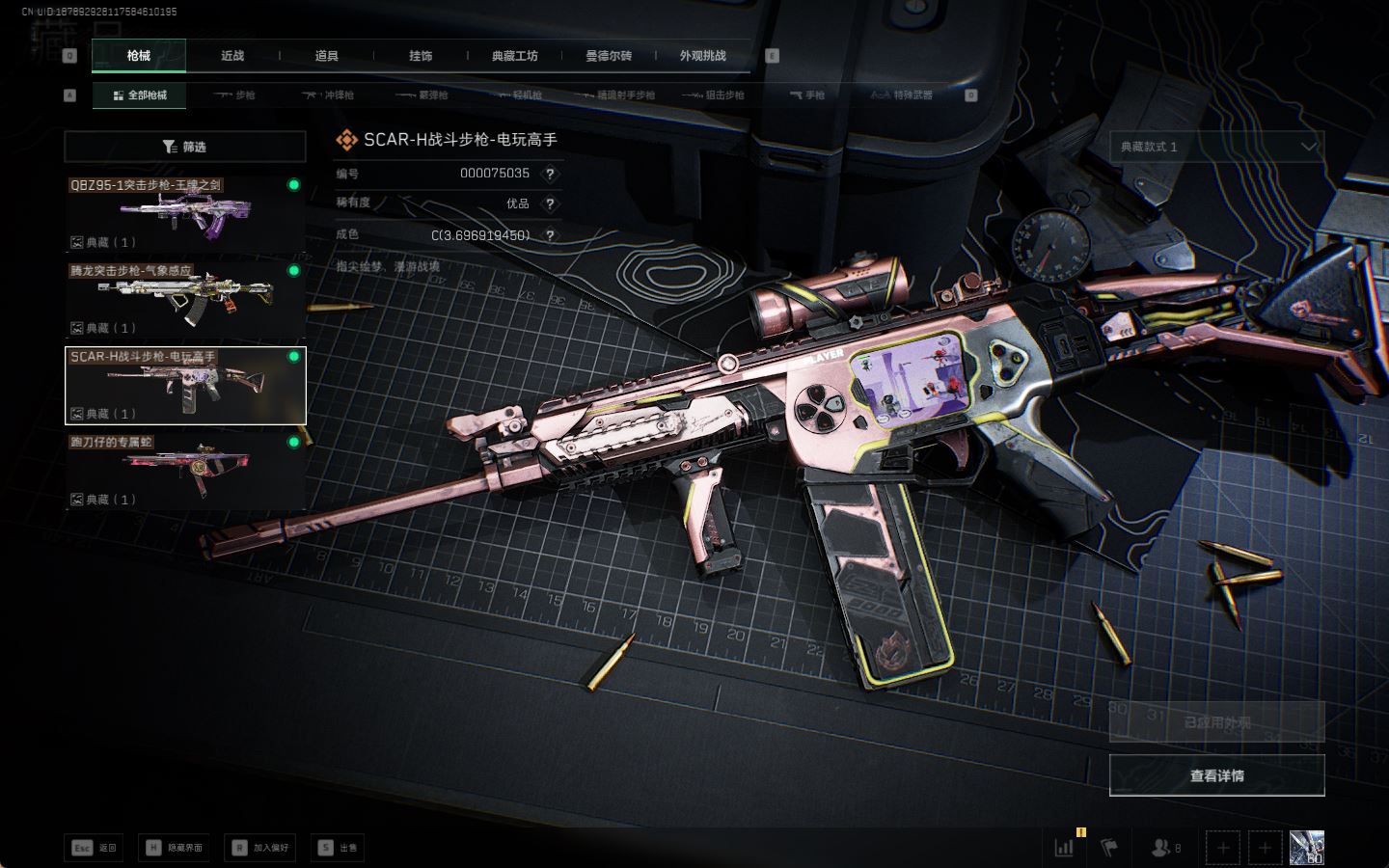
Task: Click the help icon next to 稀有度
Action: click(x=550, y=203)
